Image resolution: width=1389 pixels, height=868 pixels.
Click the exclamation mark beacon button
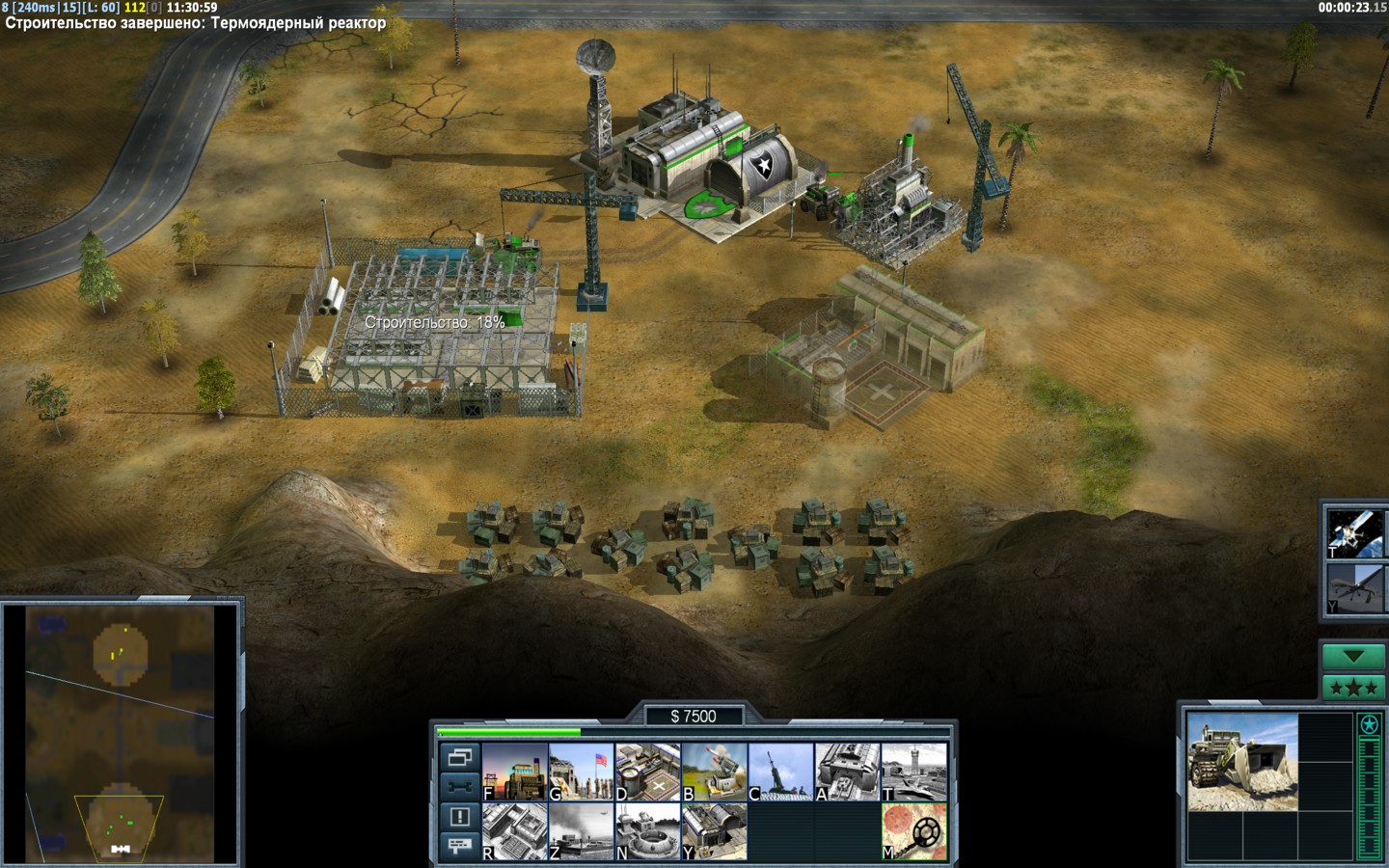(x=460, y=817)
